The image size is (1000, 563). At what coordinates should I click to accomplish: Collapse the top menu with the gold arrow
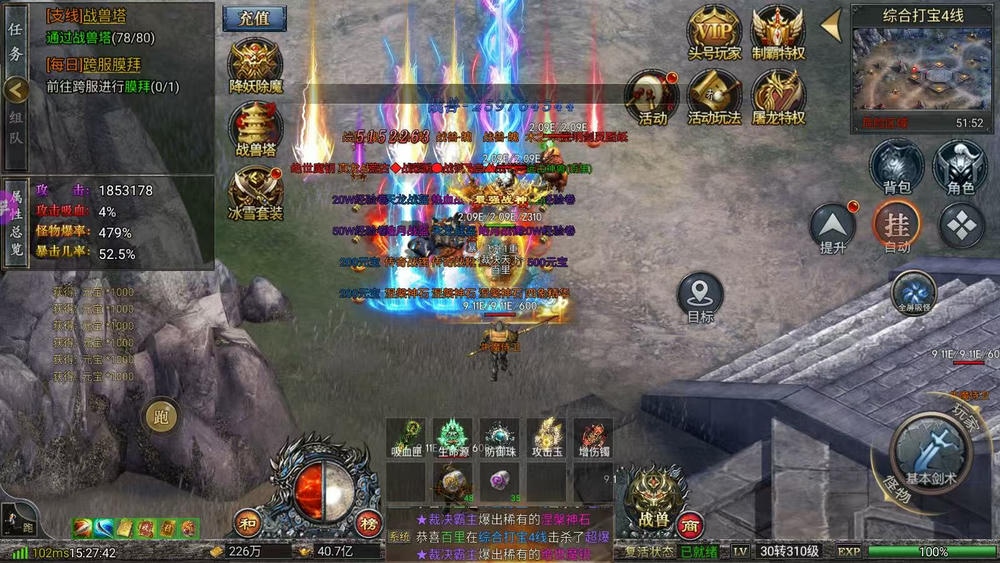831,25
